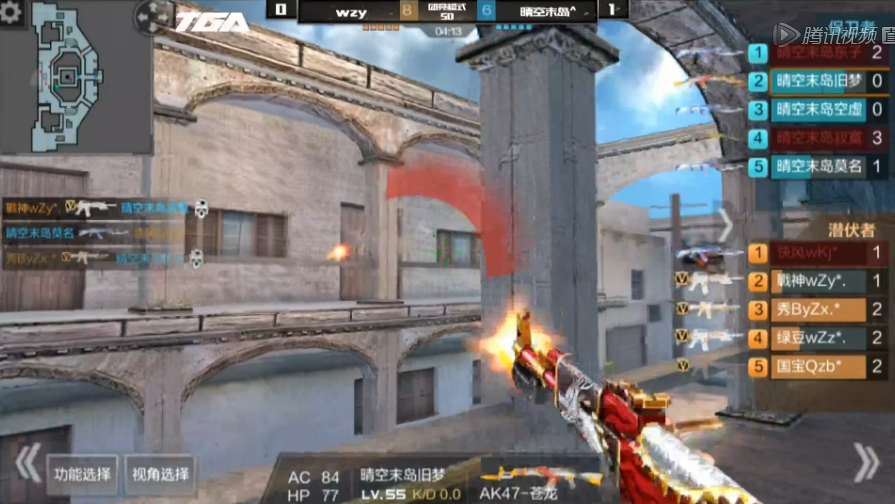This screenshot has height=504, width=895.
Task: Spectate defender 晴空末岛莫名 in the list
Action: click(x=818, y=167)
